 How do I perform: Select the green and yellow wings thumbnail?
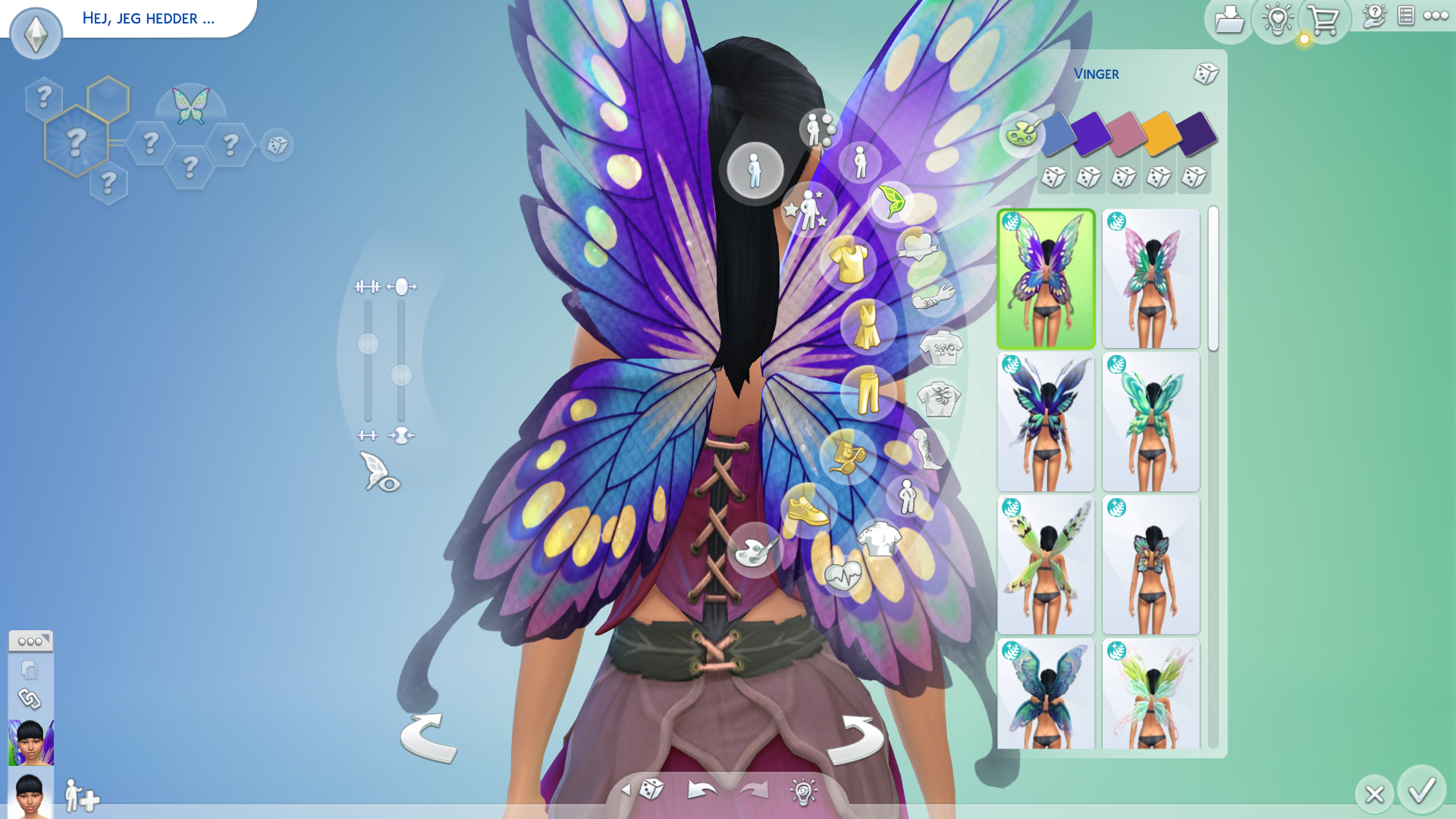pos(1046,565)
